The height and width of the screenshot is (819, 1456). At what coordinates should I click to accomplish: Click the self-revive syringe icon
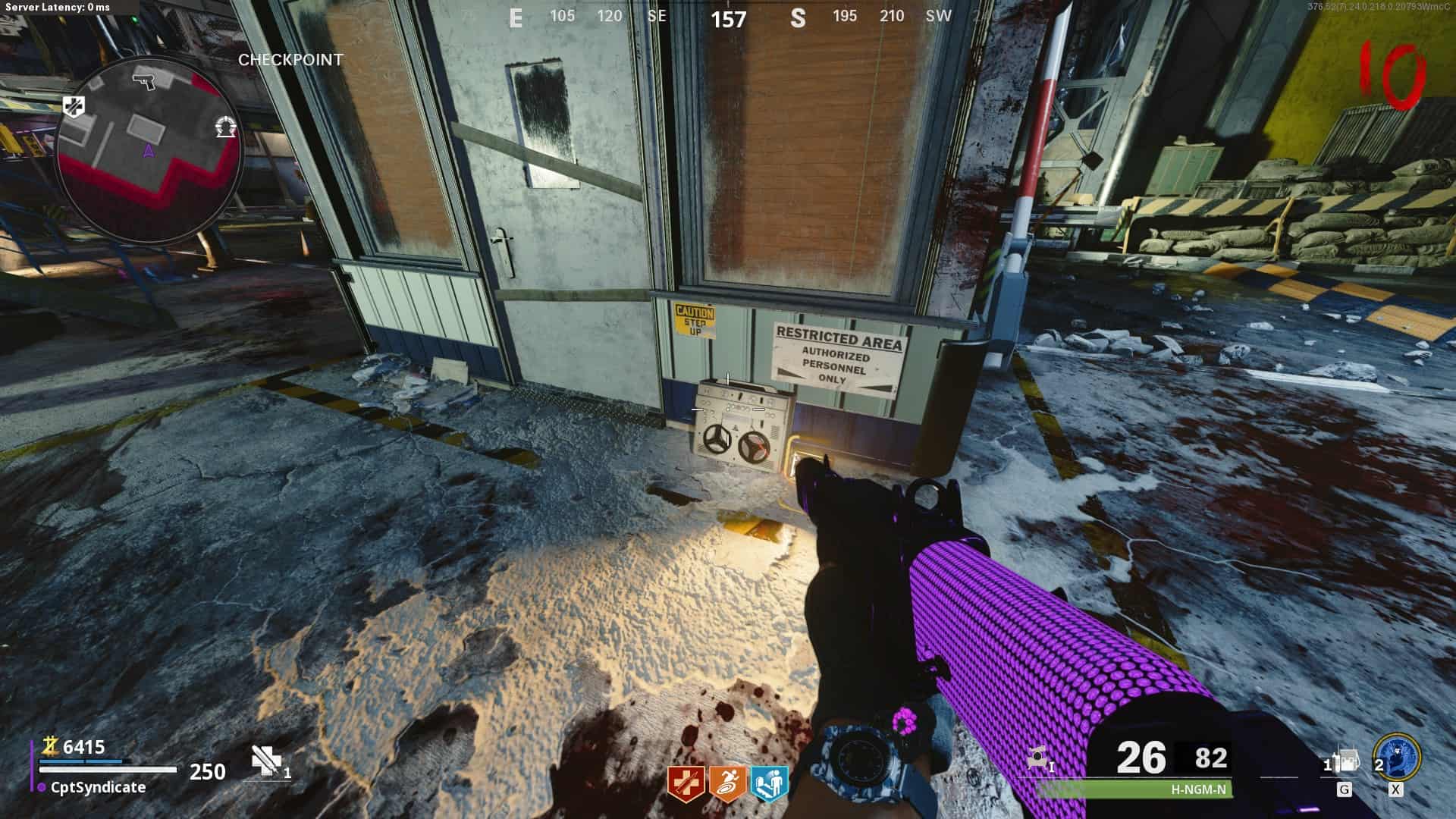[267, 761]
